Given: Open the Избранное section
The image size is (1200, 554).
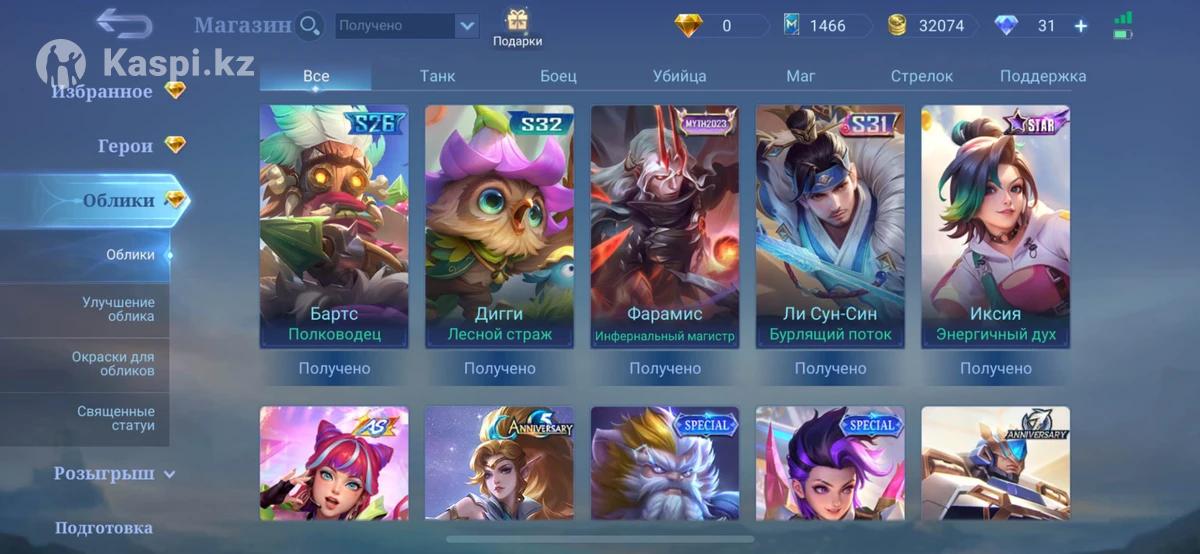Looking at the screenshot, I should (x=104, y=92).
